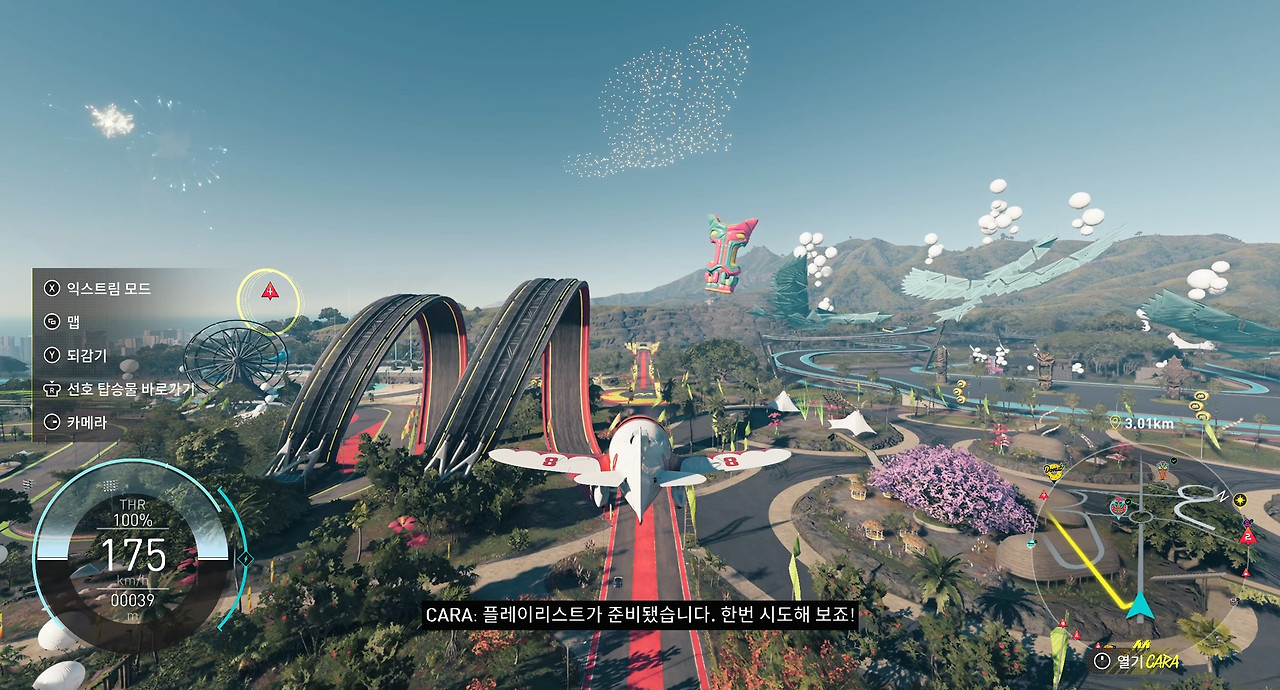This screenshot has width=1280, height=690.
Task: Open the 열기 CARA assistant prompt
Action: pos(1137,661)
